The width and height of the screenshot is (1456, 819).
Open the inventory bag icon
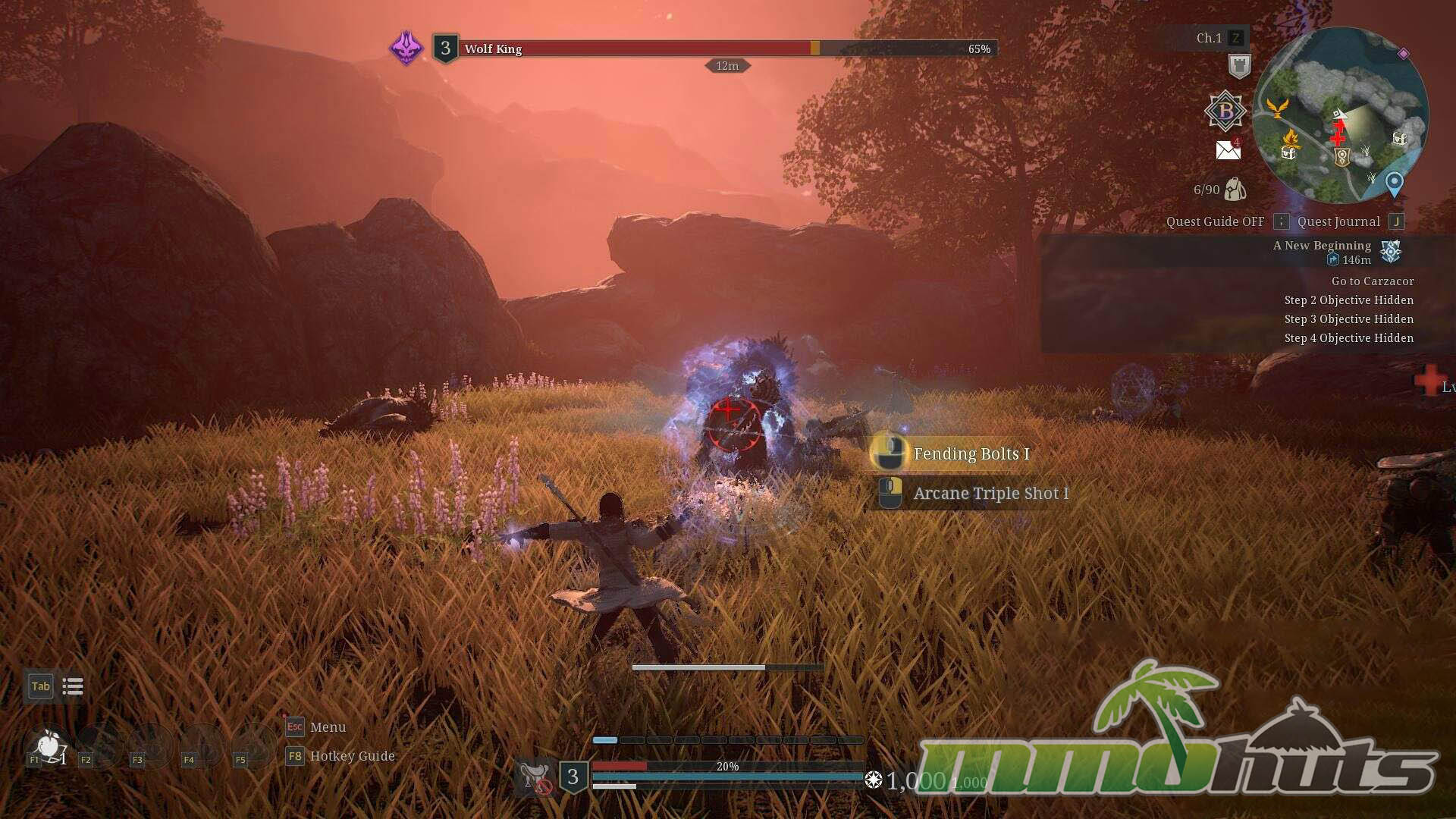point(1235,190)
